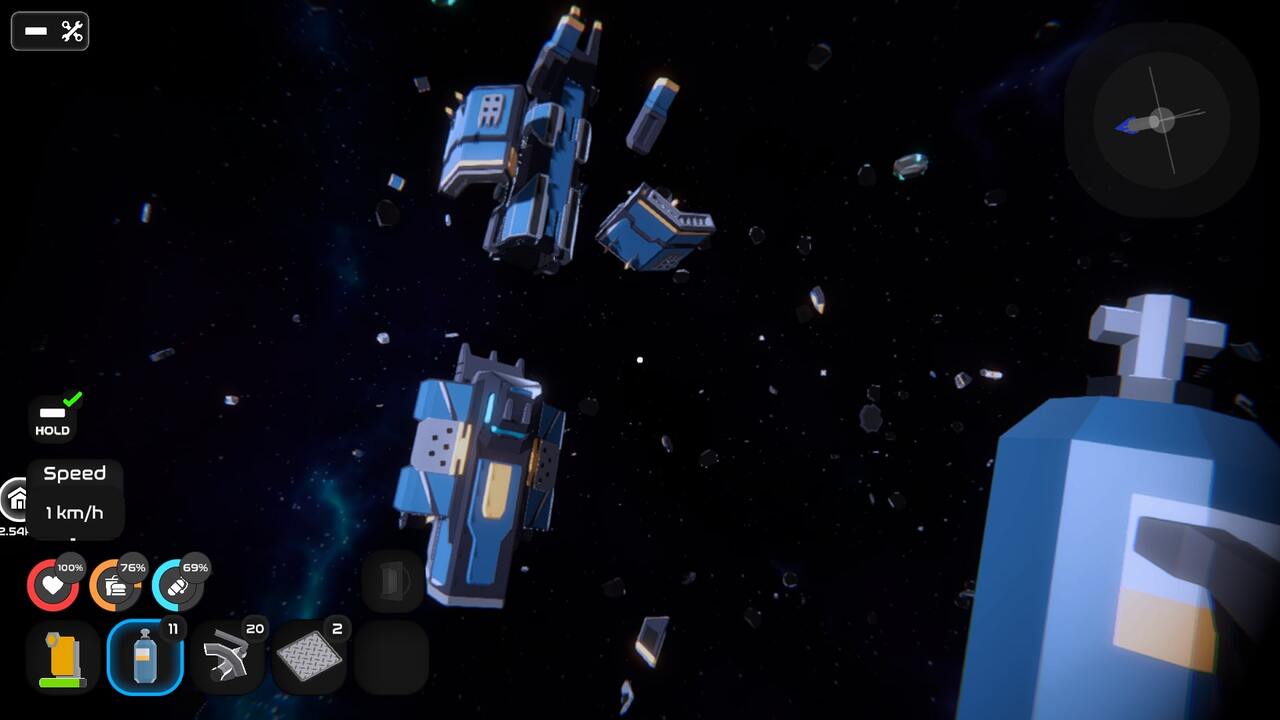
Task: Check the health heart gauge
Action: [x=53, y=584]
